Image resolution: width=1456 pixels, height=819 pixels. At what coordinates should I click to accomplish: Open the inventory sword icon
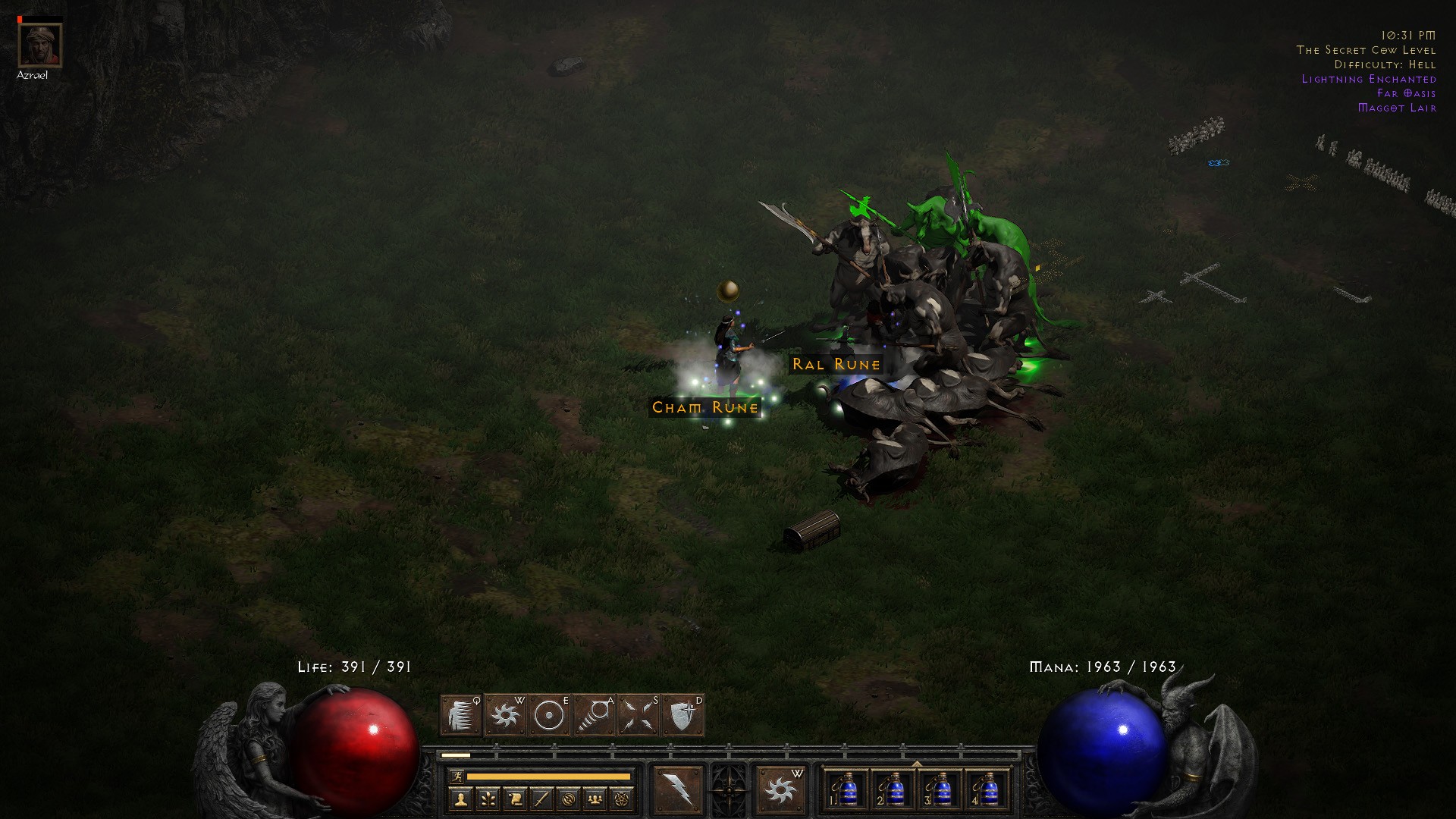point(541,799)
